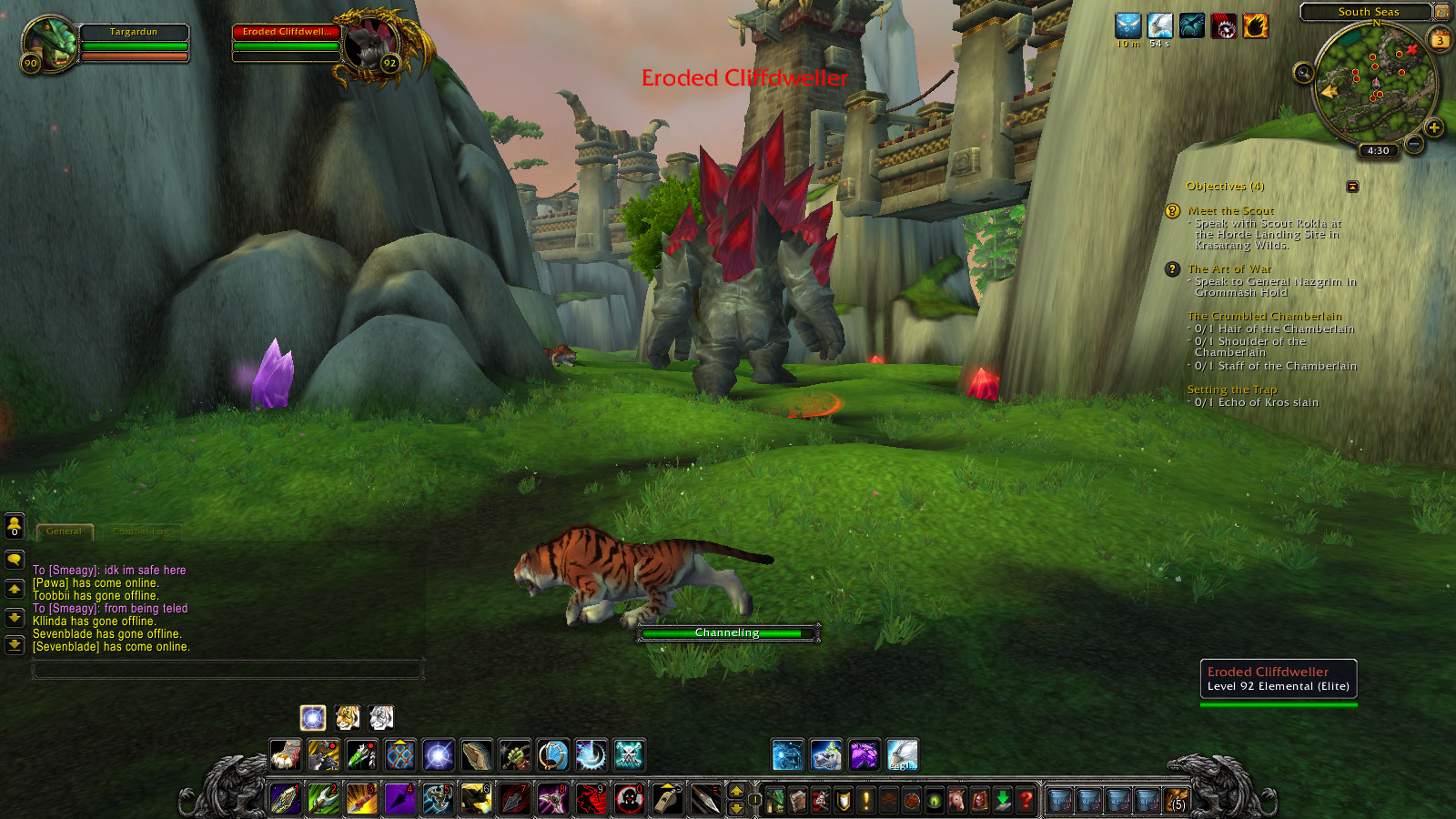Open the calendar icon on the minimap

click(1441, 39)
